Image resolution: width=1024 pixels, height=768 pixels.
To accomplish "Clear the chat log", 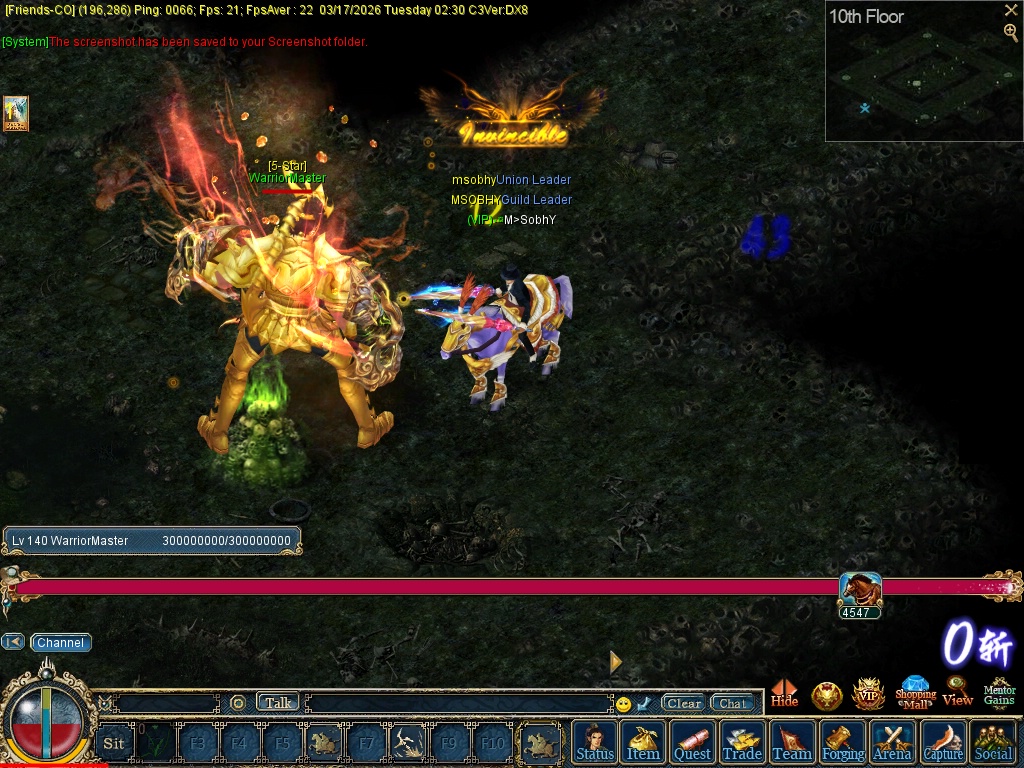I will coord(684,703).
